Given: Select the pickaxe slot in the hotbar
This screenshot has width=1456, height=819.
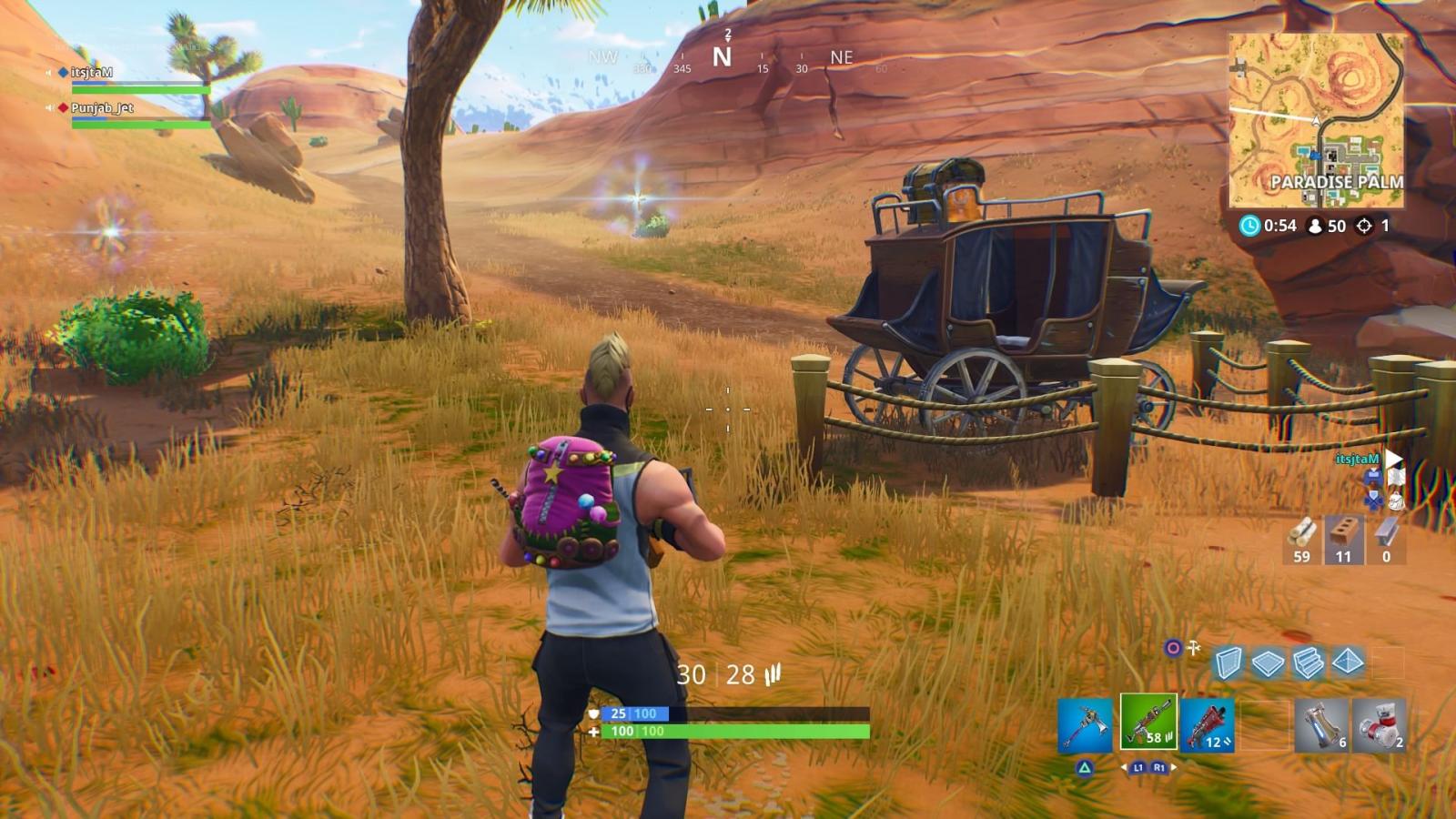Looking at the screenshot, I should coord(1085,725).
